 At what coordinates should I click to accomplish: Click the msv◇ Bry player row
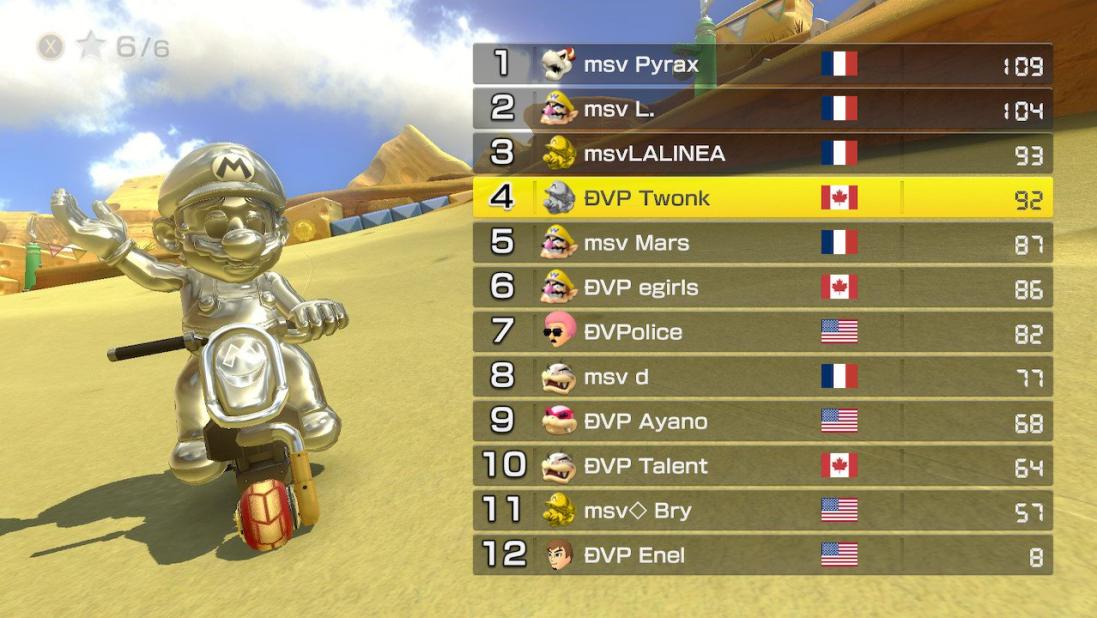(762, 511)
